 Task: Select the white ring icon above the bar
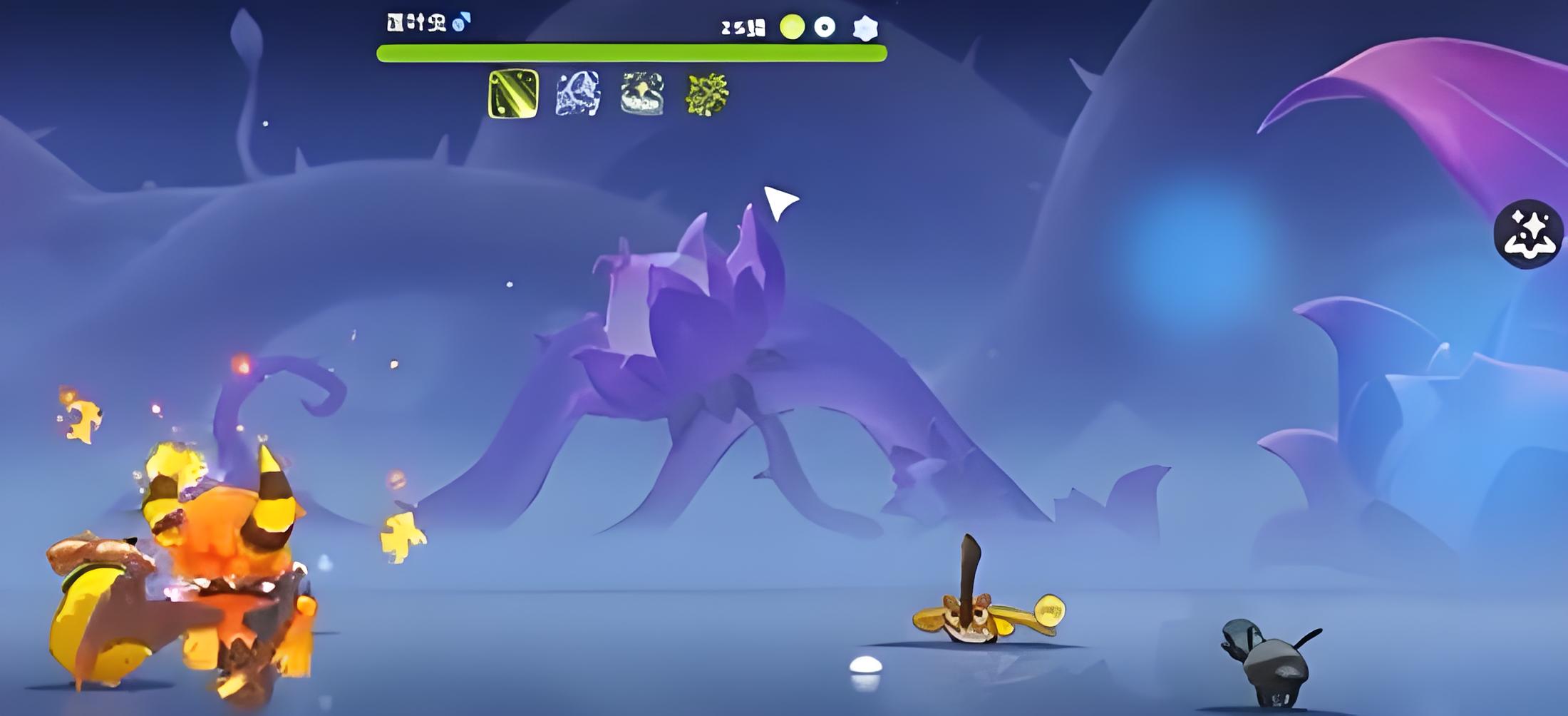(x=825, y=27)
